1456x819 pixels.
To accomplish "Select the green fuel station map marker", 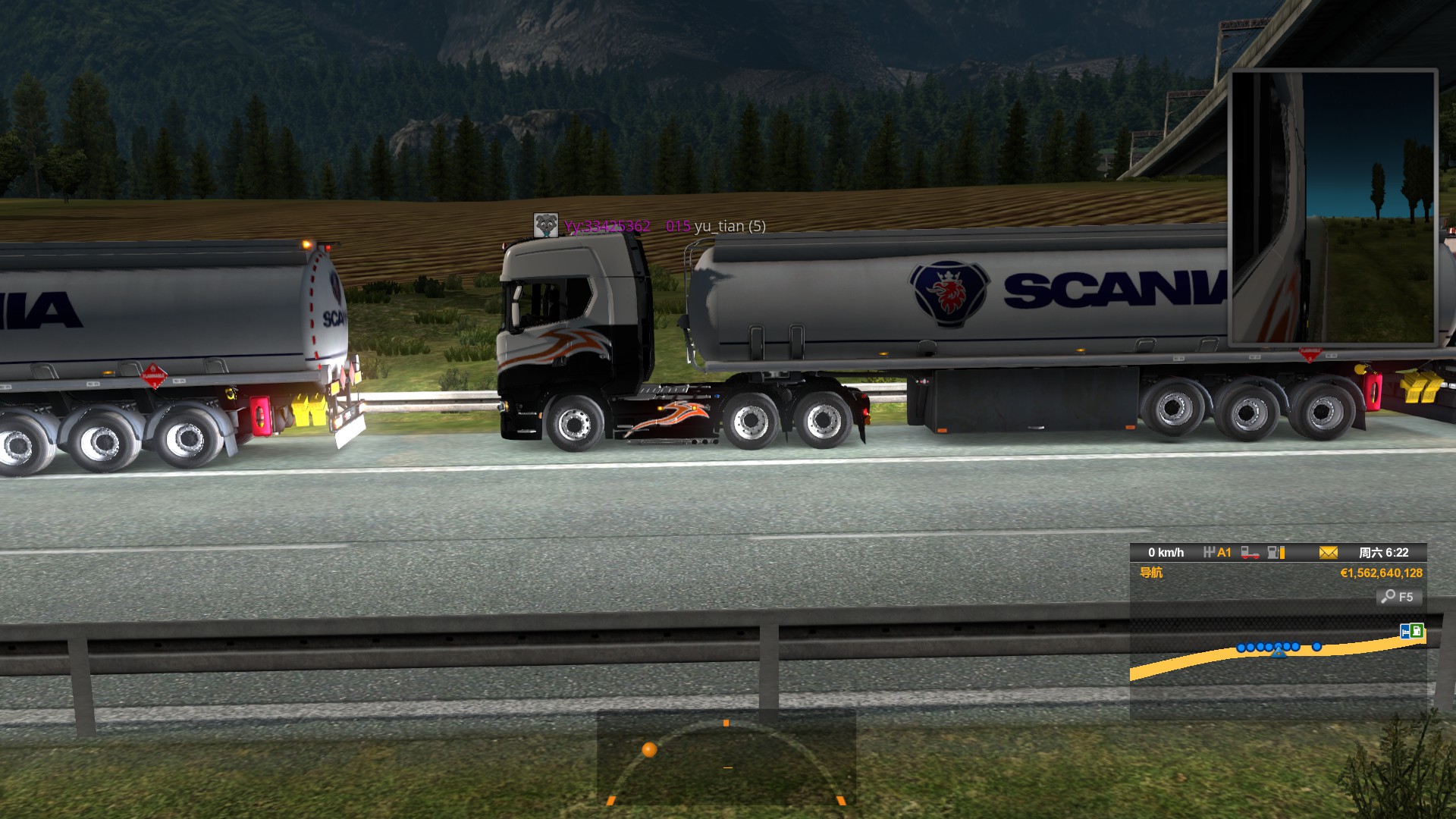I will [x=1417, y=630].
